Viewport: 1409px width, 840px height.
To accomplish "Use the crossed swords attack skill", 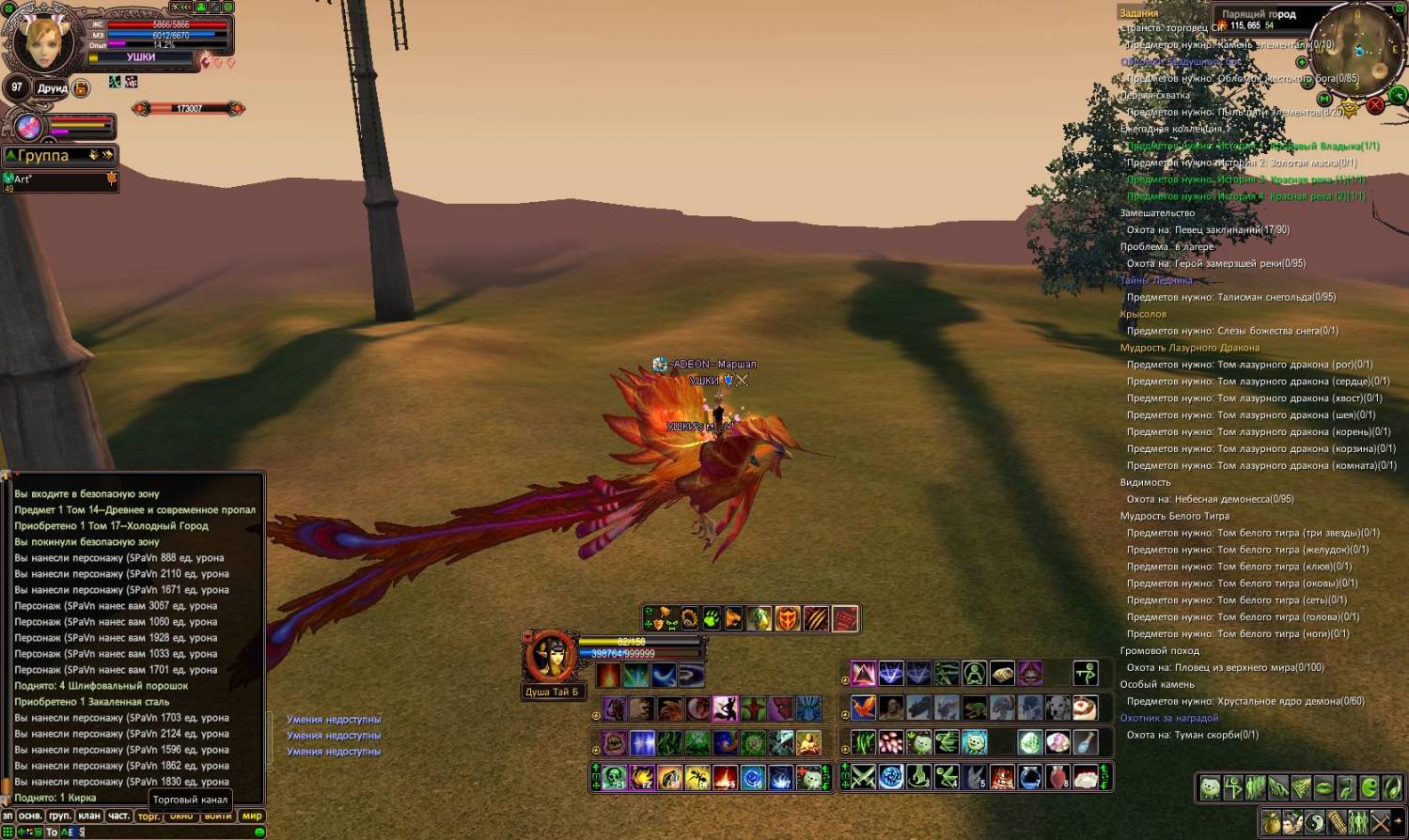I will pos(863,777).
